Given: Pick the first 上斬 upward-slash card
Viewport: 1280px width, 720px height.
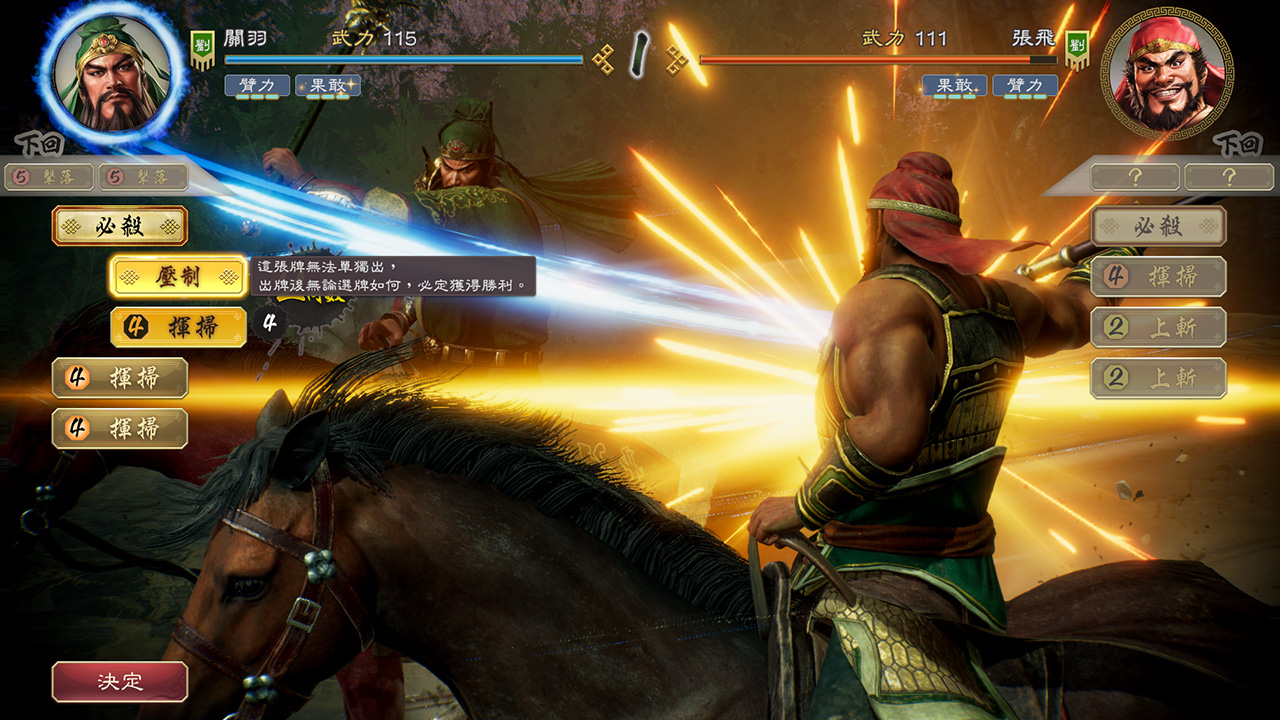Looking at the screenshot, I should 1157,327.
